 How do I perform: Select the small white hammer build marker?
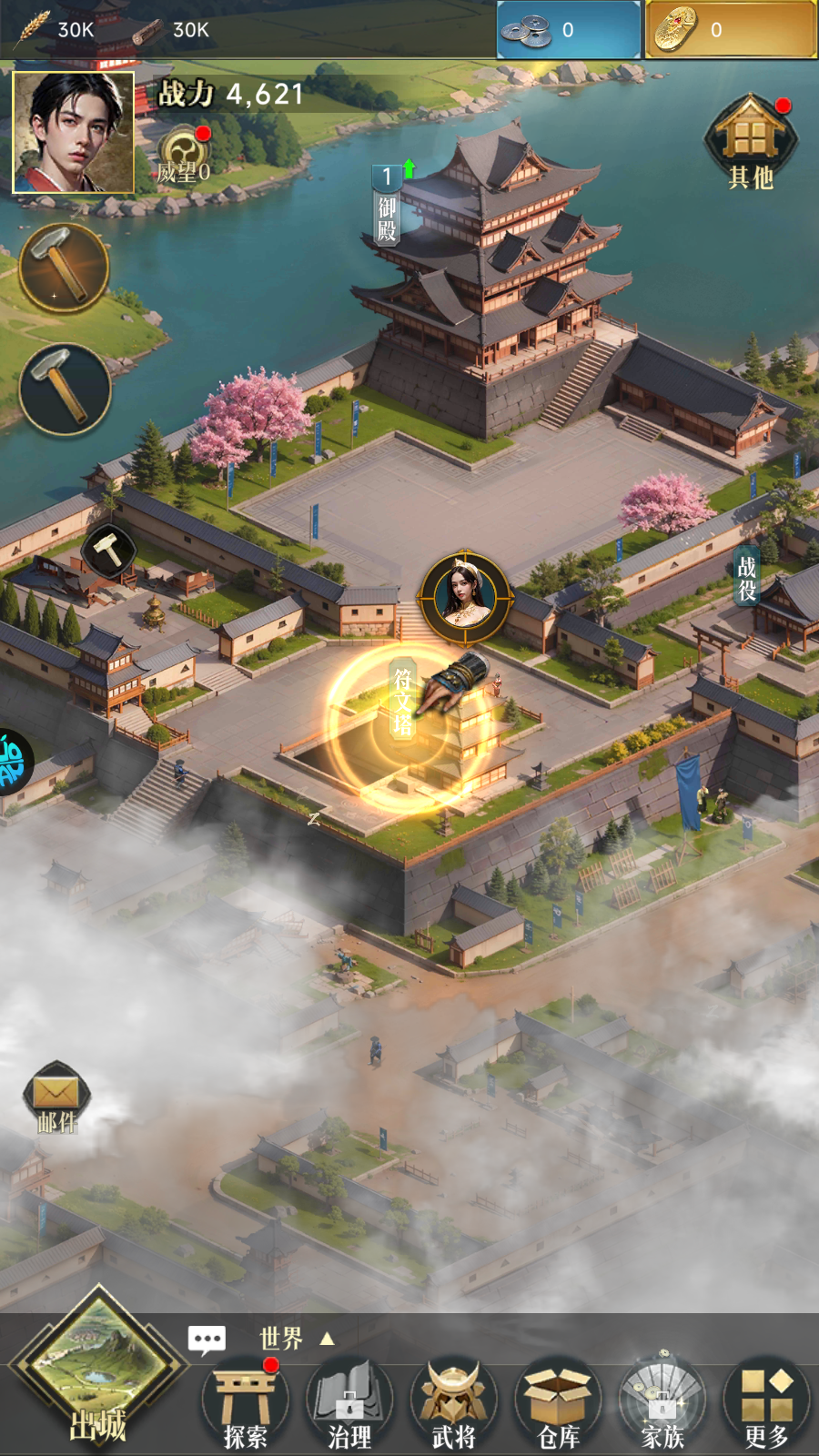108,550
